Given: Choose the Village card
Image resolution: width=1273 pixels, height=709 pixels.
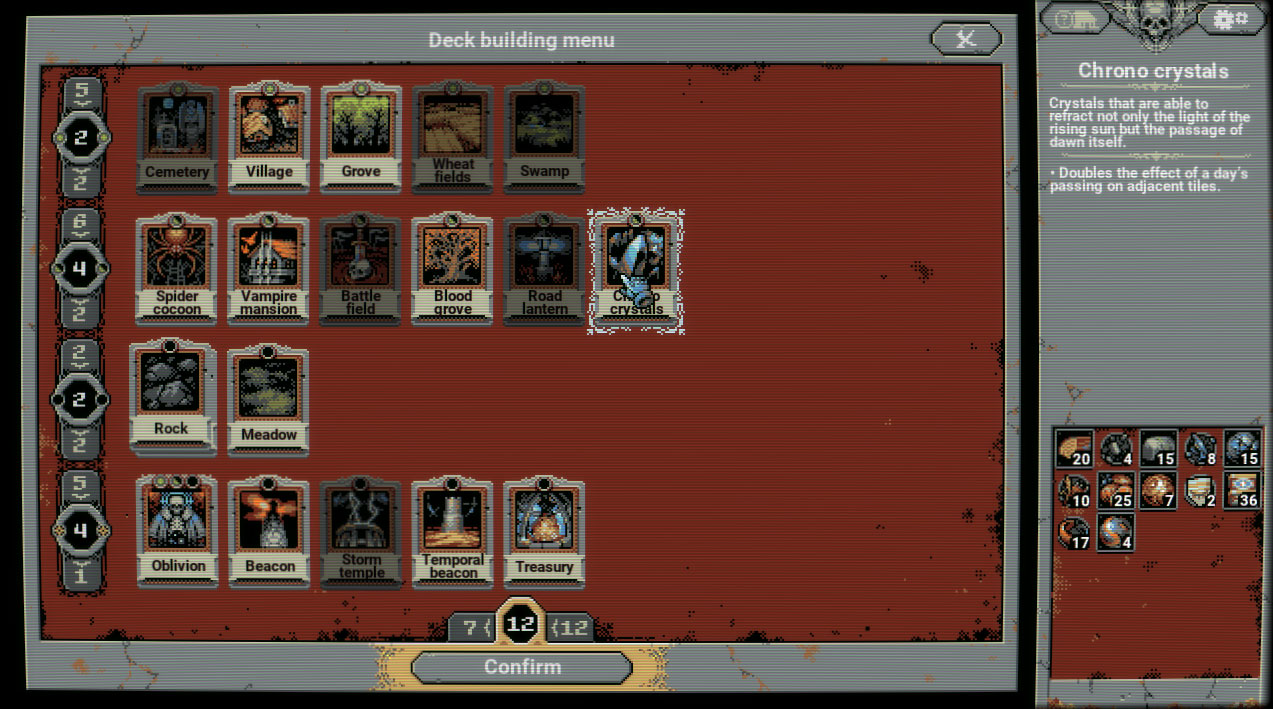Looking at the screenshot, I should (x=269, y=137).
